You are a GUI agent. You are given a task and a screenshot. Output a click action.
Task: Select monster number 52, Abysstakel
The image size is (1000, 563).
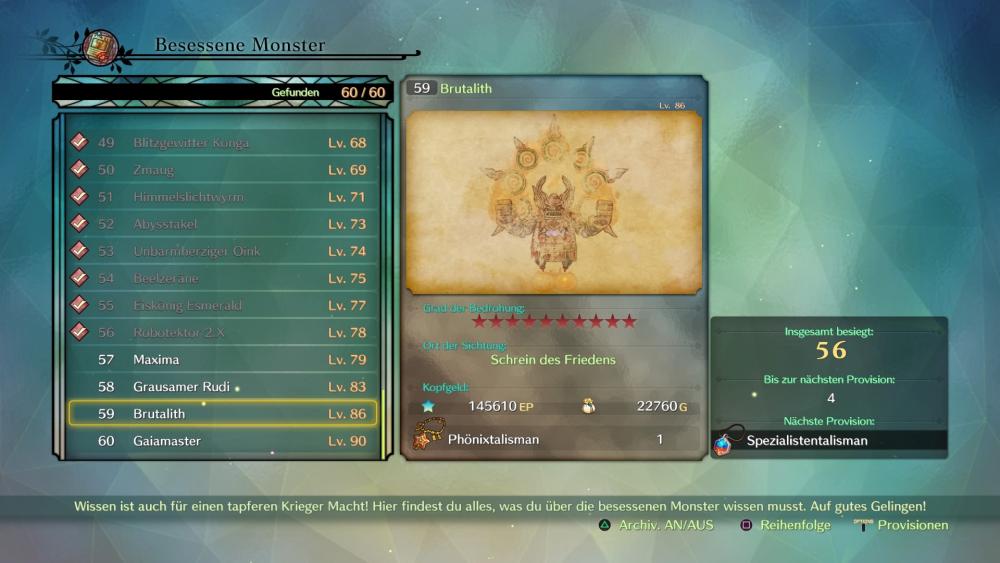pyautogui.click(x=222, y=224)
